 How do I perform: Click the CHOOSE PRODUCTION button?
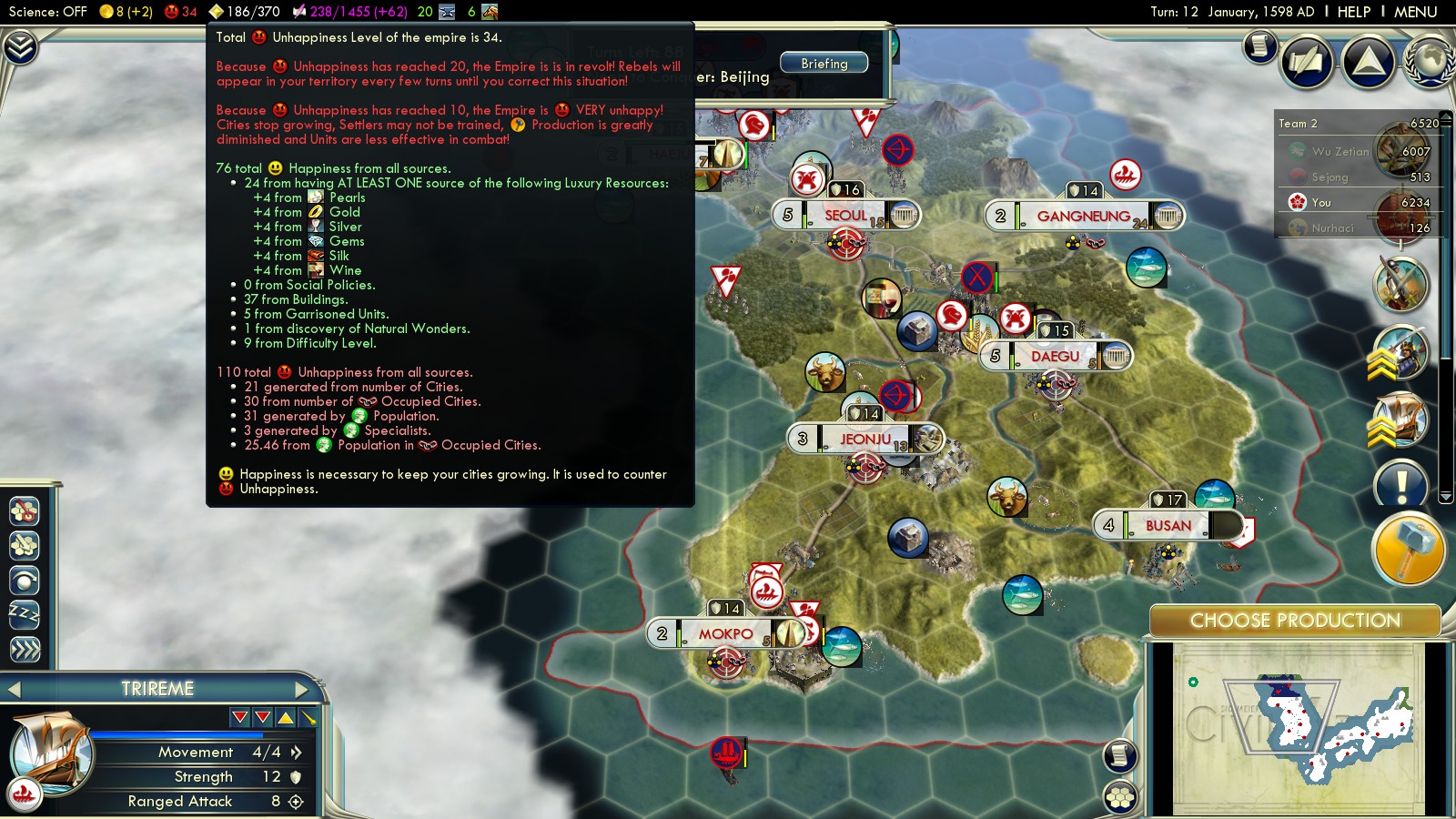click(x=1294, y=621)
